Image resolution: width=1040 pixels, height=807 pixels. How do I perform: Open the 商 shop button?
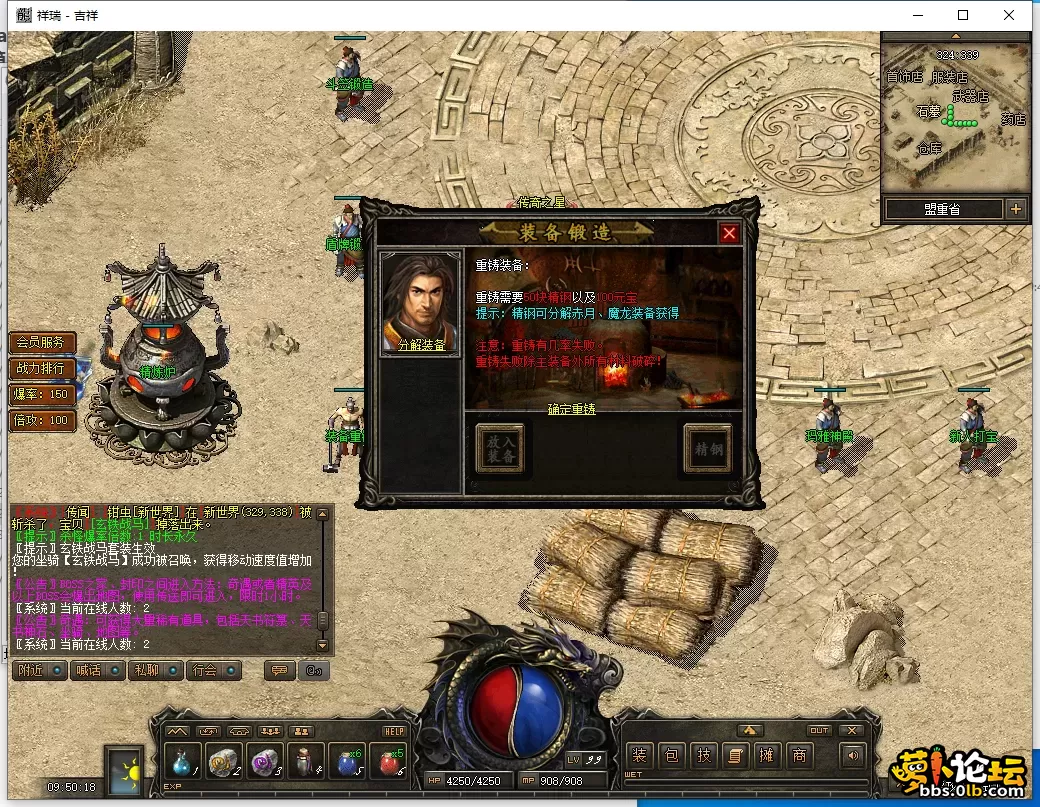pyautogui.click(x=799, y=756)
